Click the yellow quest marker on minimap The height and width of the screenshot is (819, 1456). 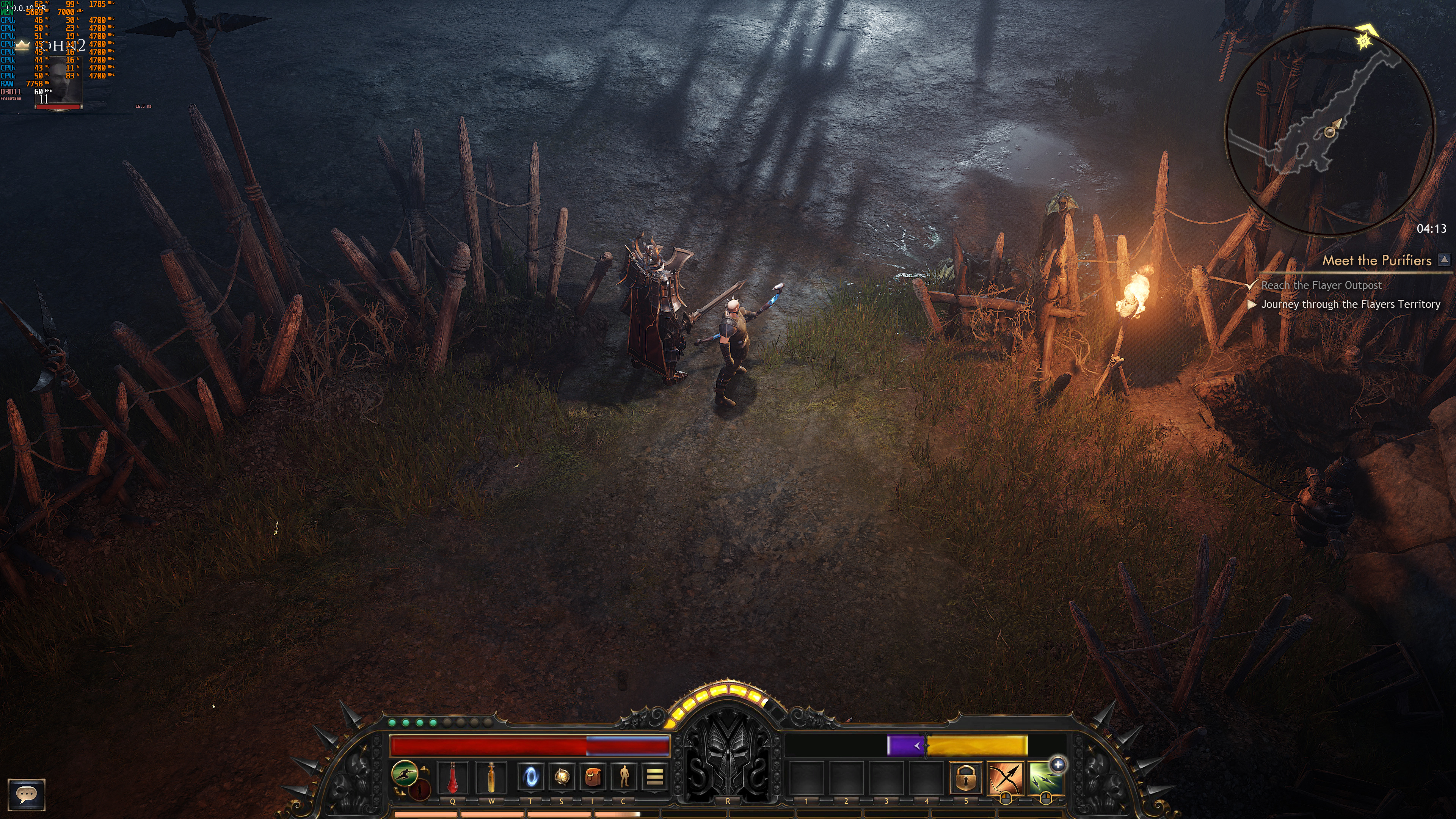pos(1364,41)
